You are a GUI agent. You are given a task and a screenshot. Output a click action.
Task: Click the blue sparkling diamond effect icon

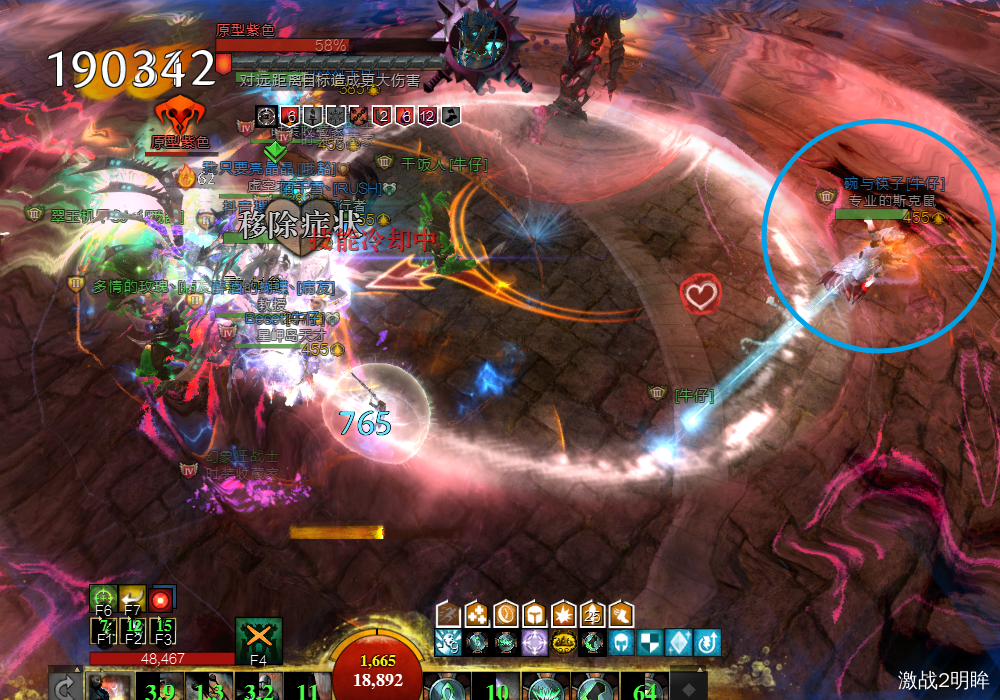(x=679, y=642)
